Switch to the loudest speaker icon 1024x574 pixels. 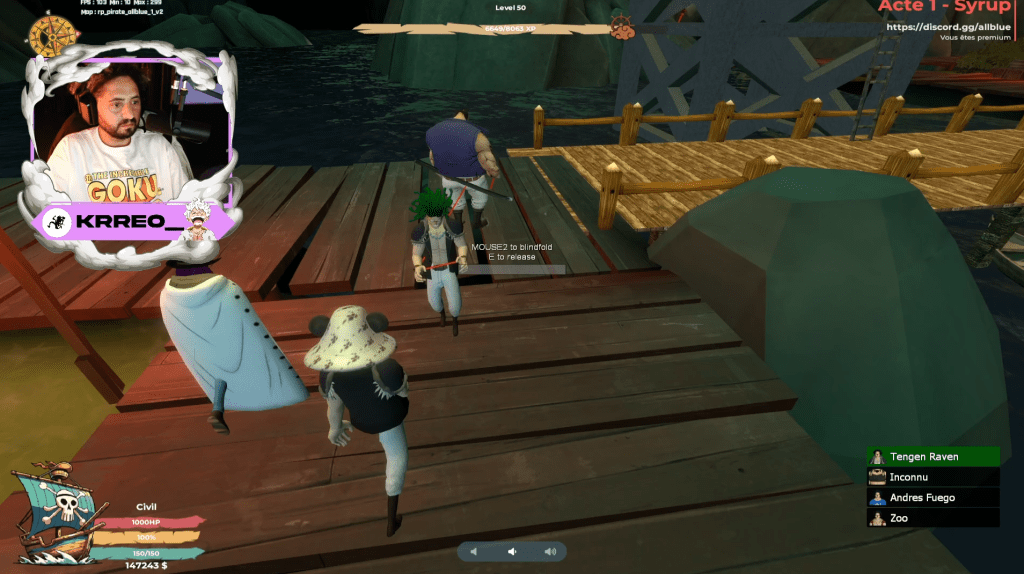coord(550,551)
